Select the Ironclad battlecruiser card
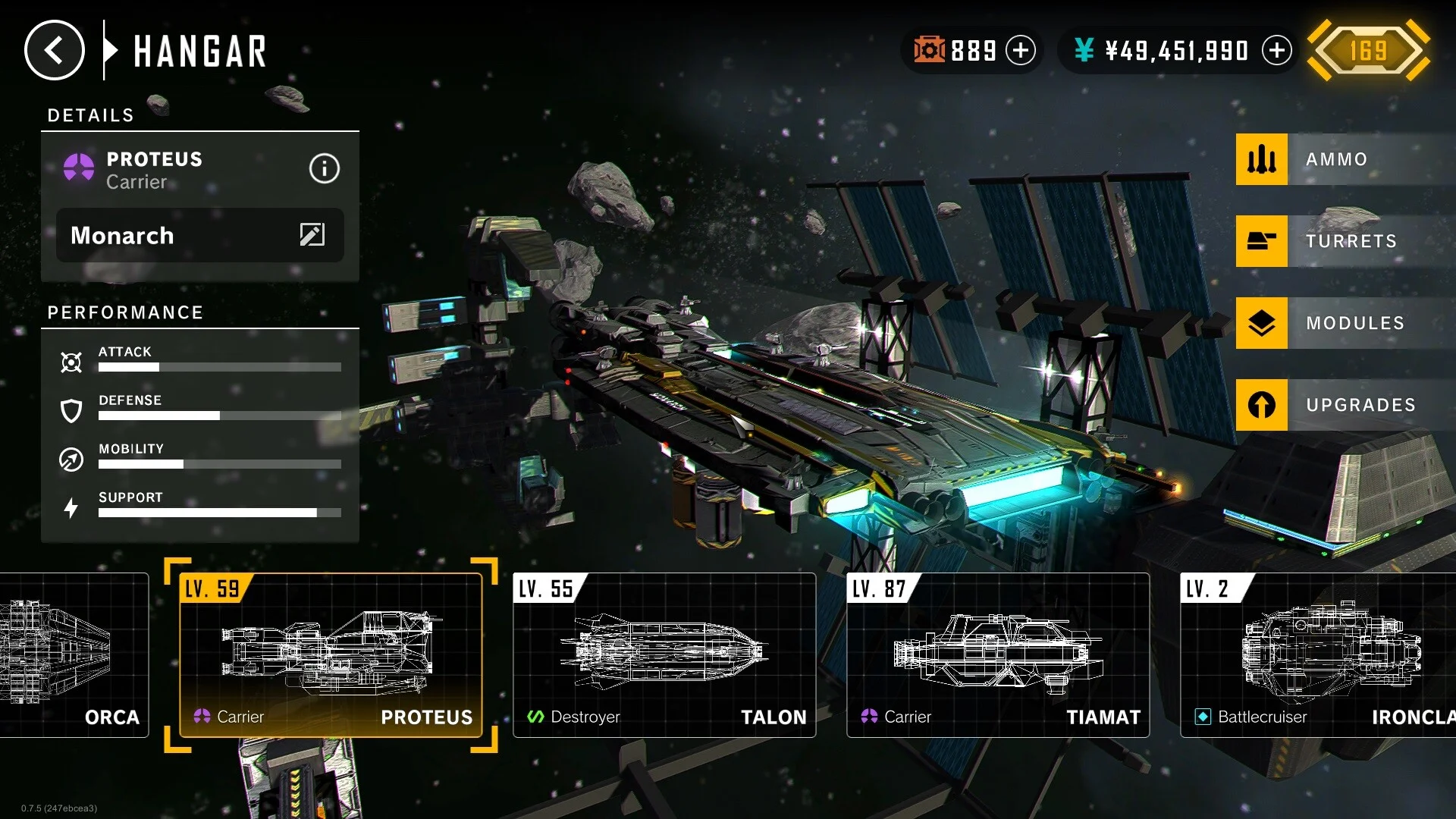This screenshot has width=1456, height=819. point(1318,655)
